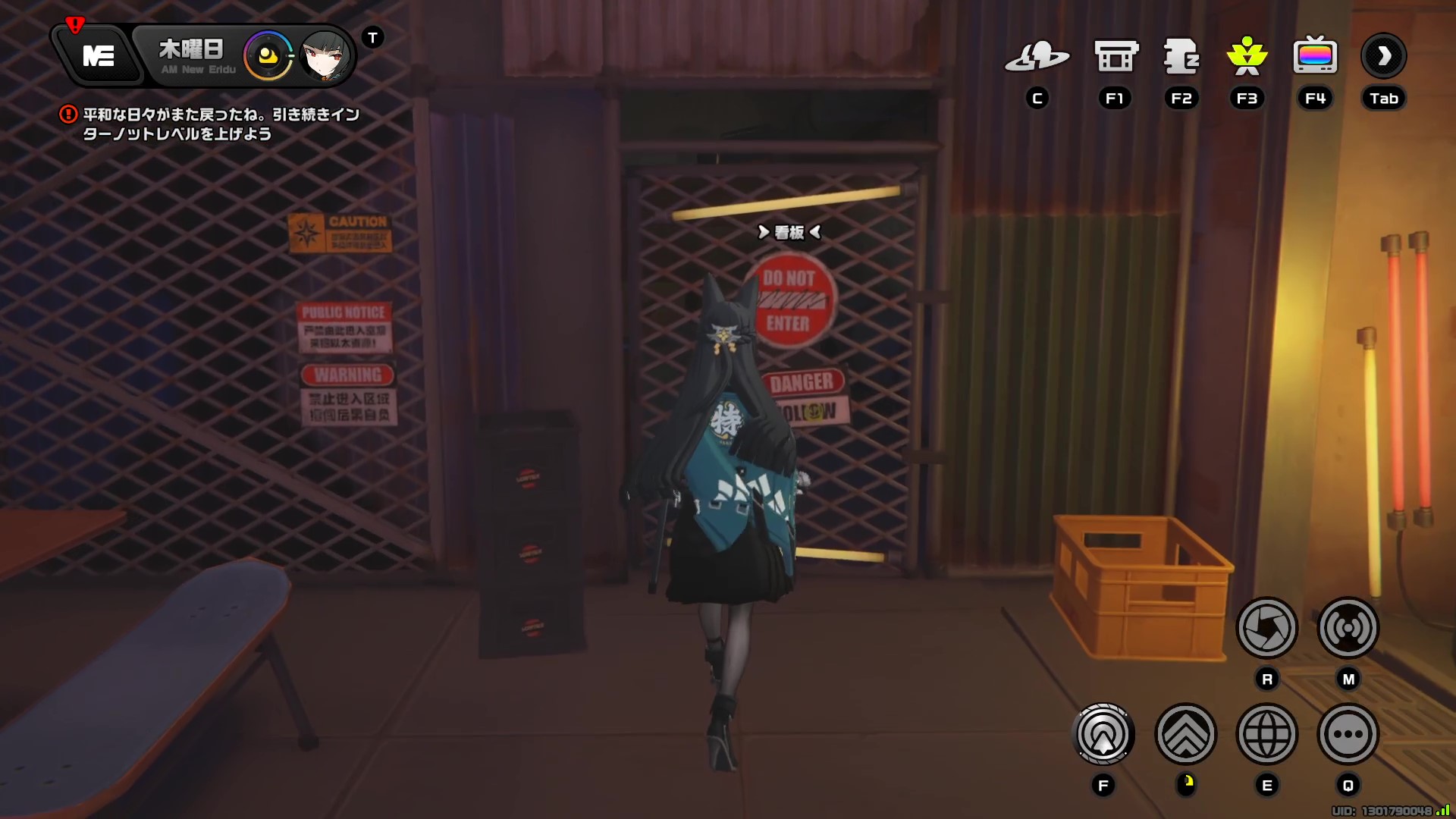The height and width of the screenshot is (819, 1456).
Task: Click the yellow events icon above F3
Action: (x=1247, y=57)
